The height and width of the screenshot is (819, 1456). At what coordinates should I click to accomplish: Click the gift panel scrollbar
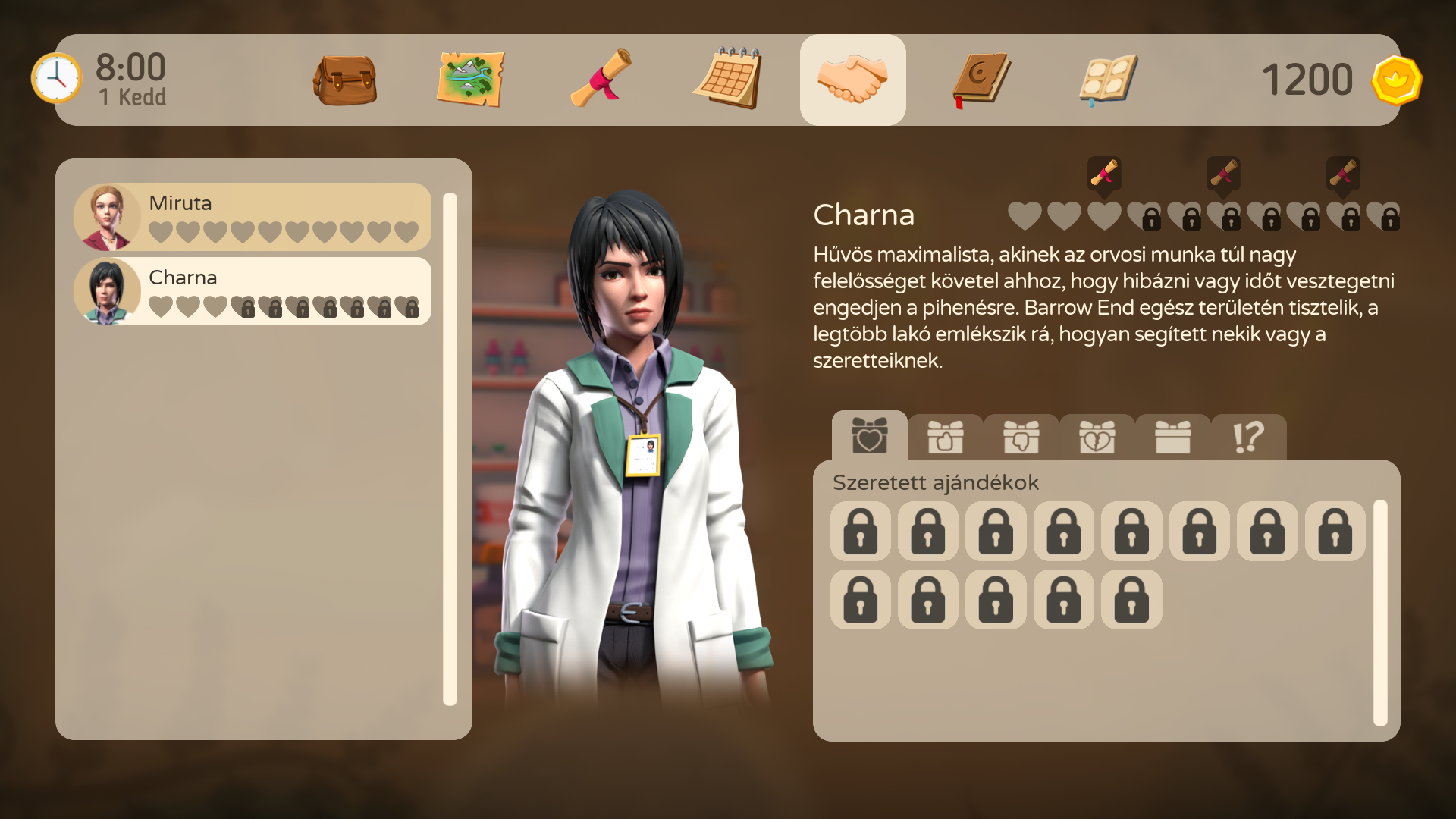tap(1380, 613)
